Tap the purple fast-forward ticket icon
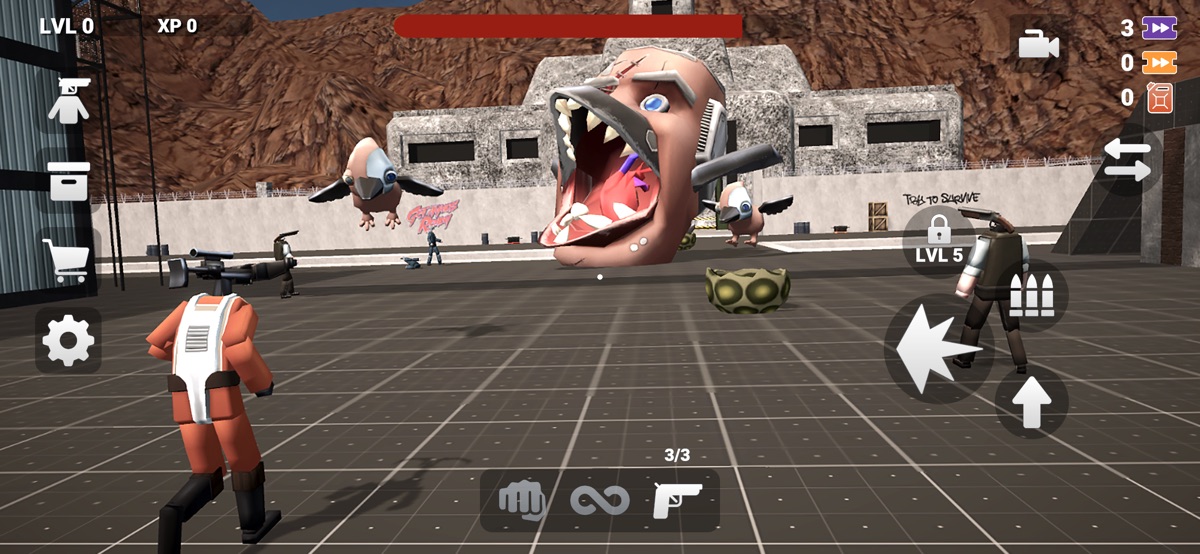 click(1160, 28)
